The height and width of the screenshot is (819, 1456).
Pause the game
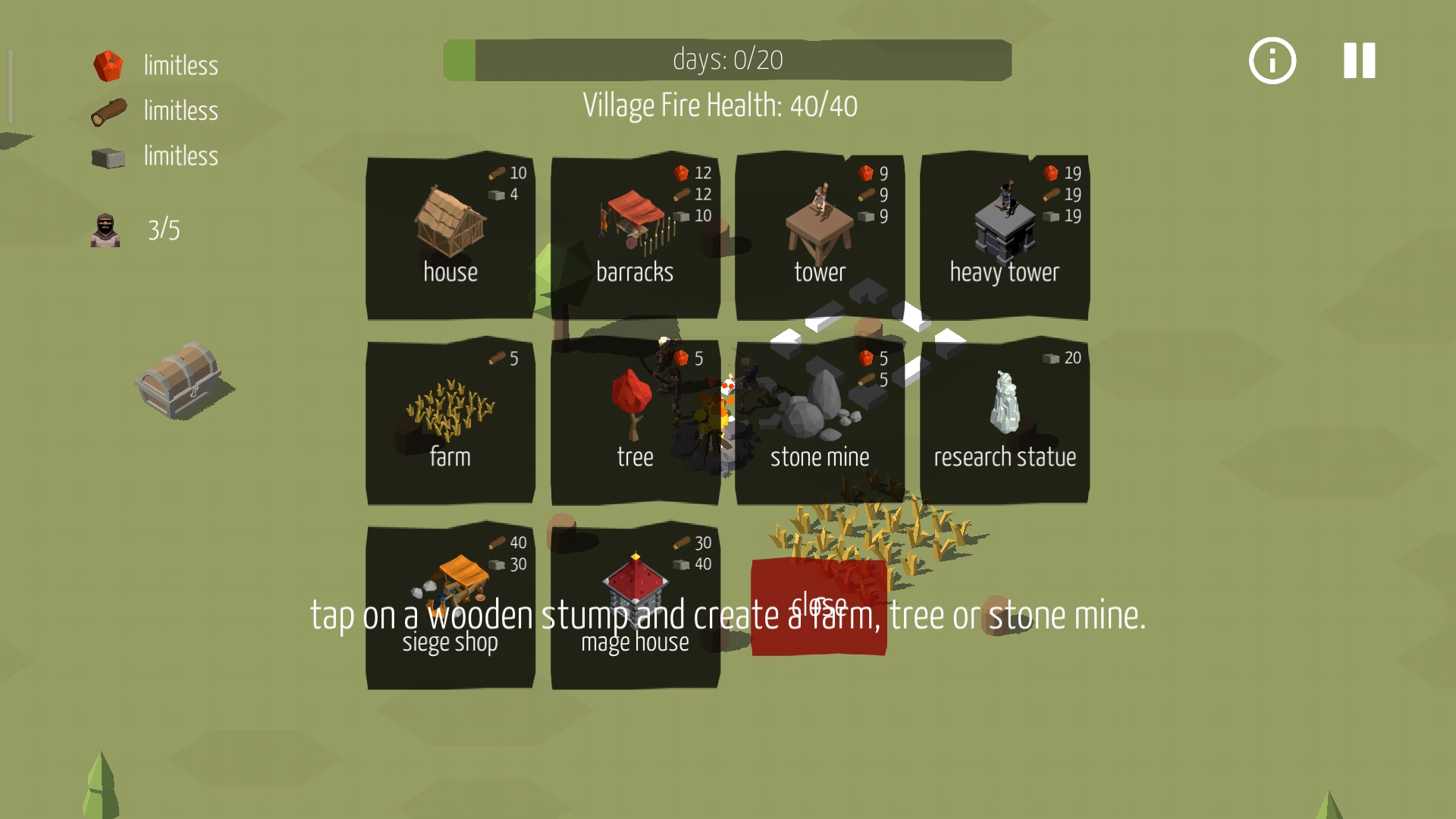1357,60
